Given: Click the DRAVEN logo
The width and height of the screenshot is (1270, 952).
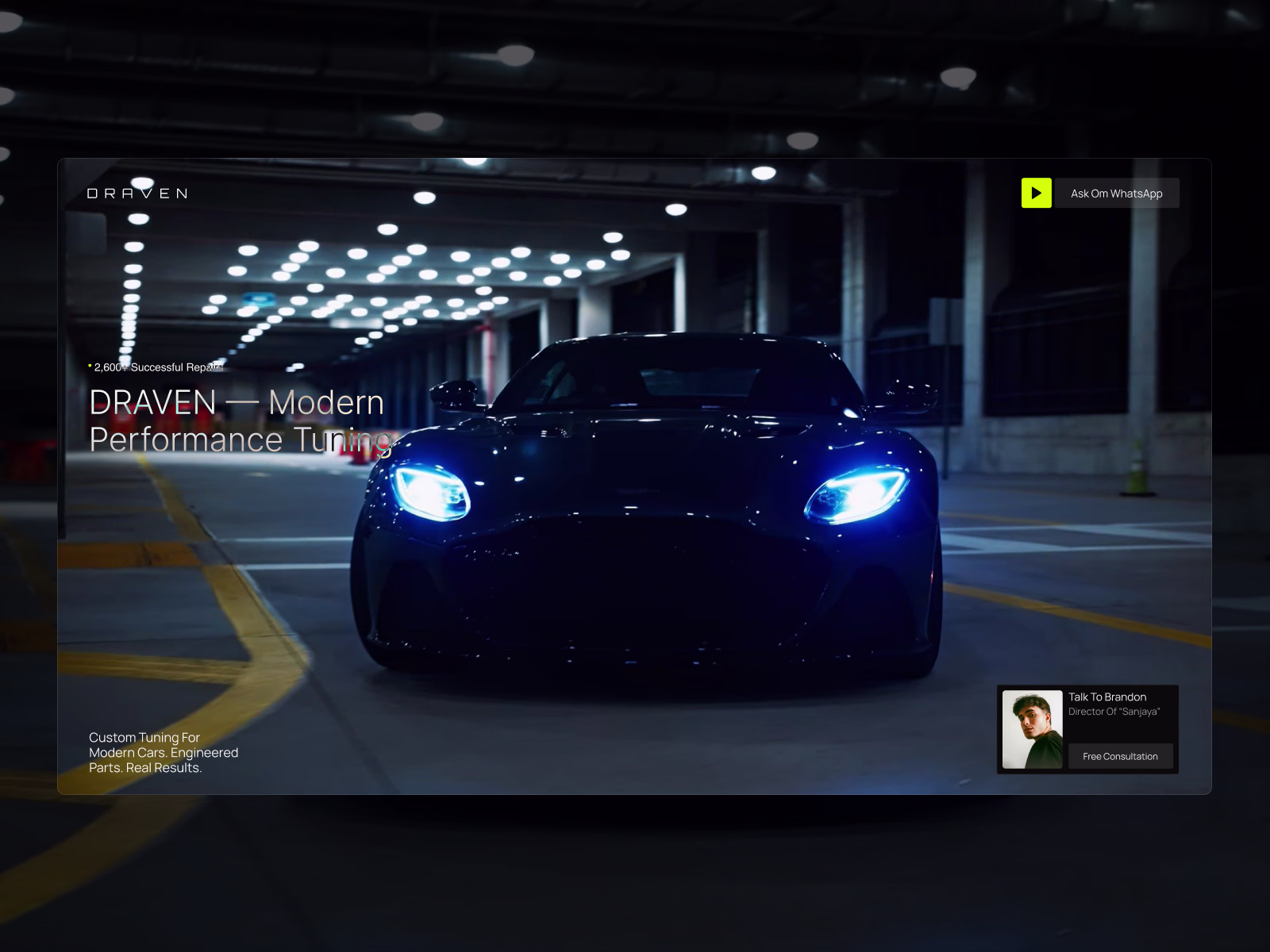Looking at the screenshot, I should pos(137,194).
